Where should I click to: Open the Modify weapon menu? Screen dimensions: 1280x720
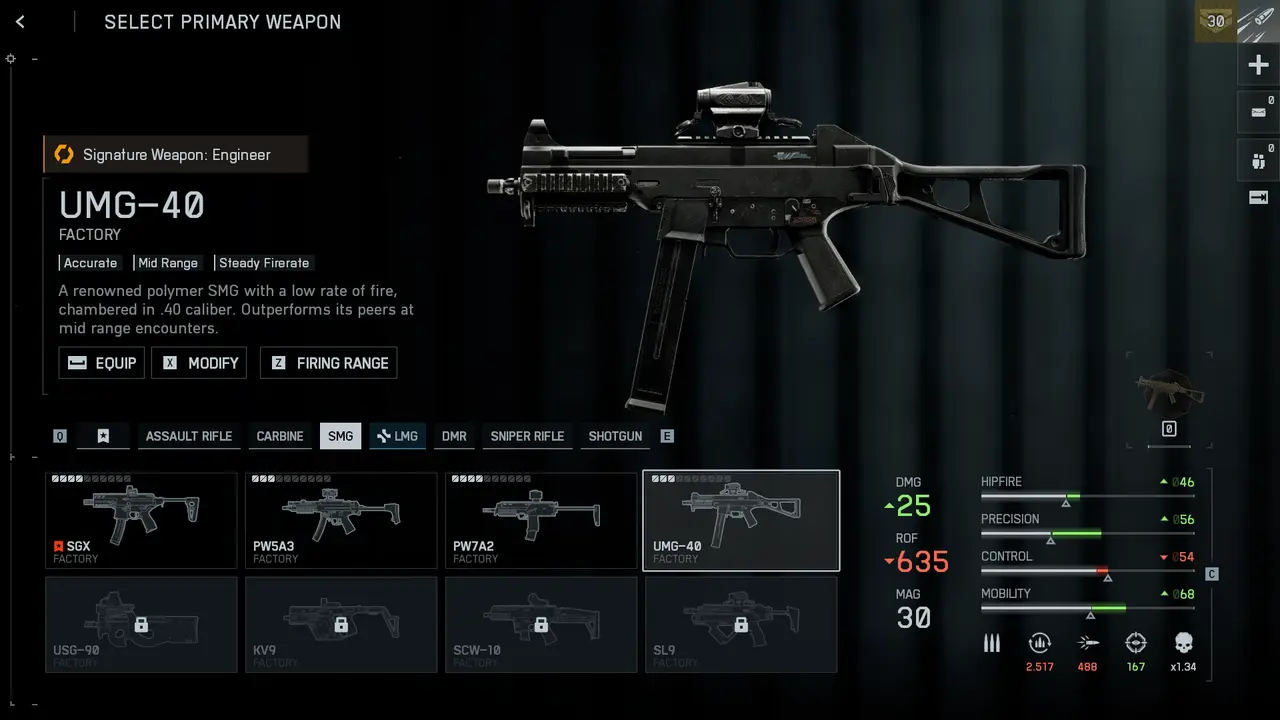[x=198, y=363]
